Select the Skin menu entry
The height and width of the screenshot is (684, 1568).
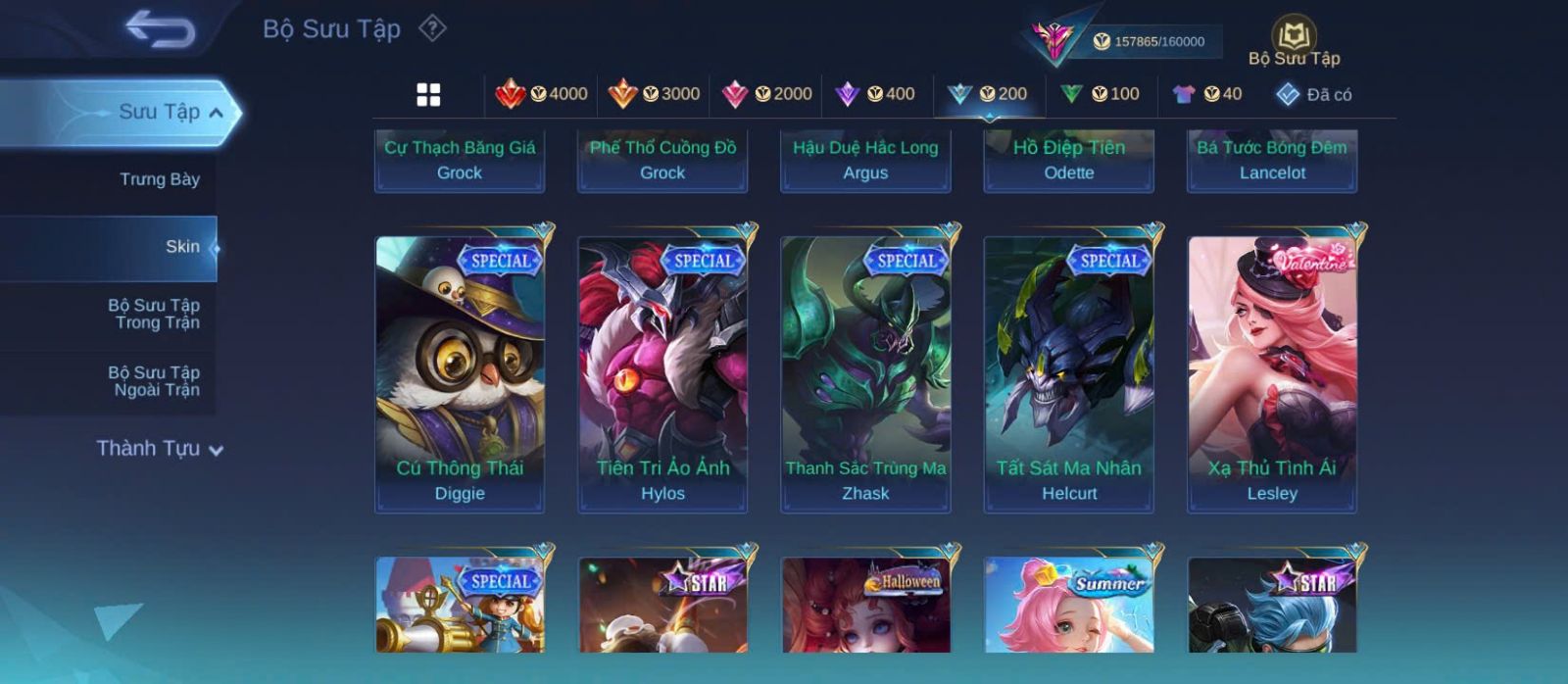click(x=182, y=247)
